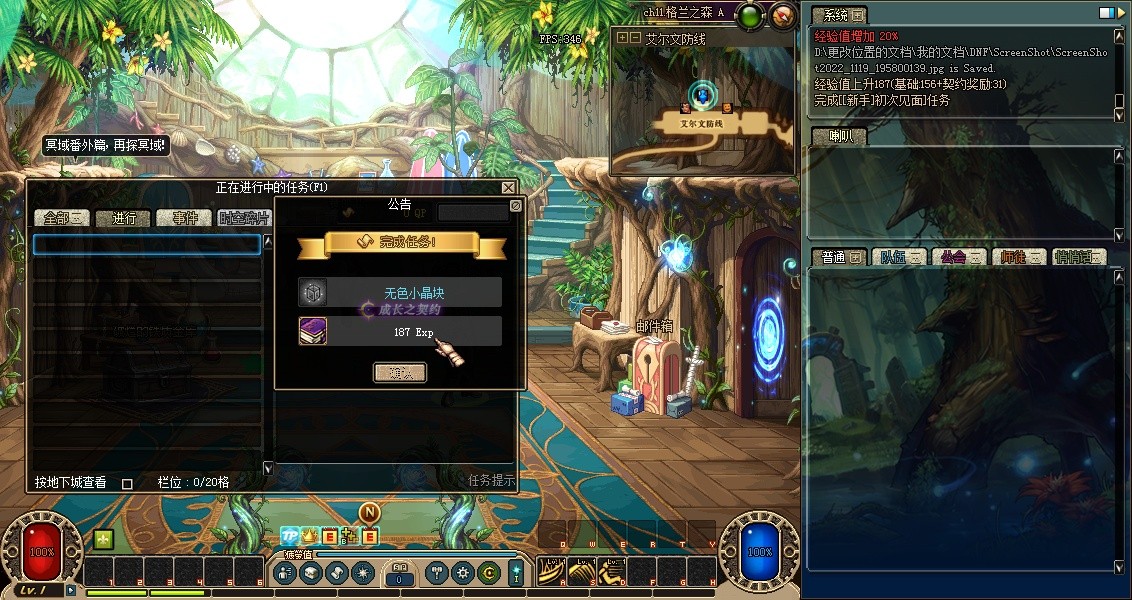Click the green orb beside the channel name
Image resolution: width=1132 pixels, height=600 pixels.
(x=752, y=15)
